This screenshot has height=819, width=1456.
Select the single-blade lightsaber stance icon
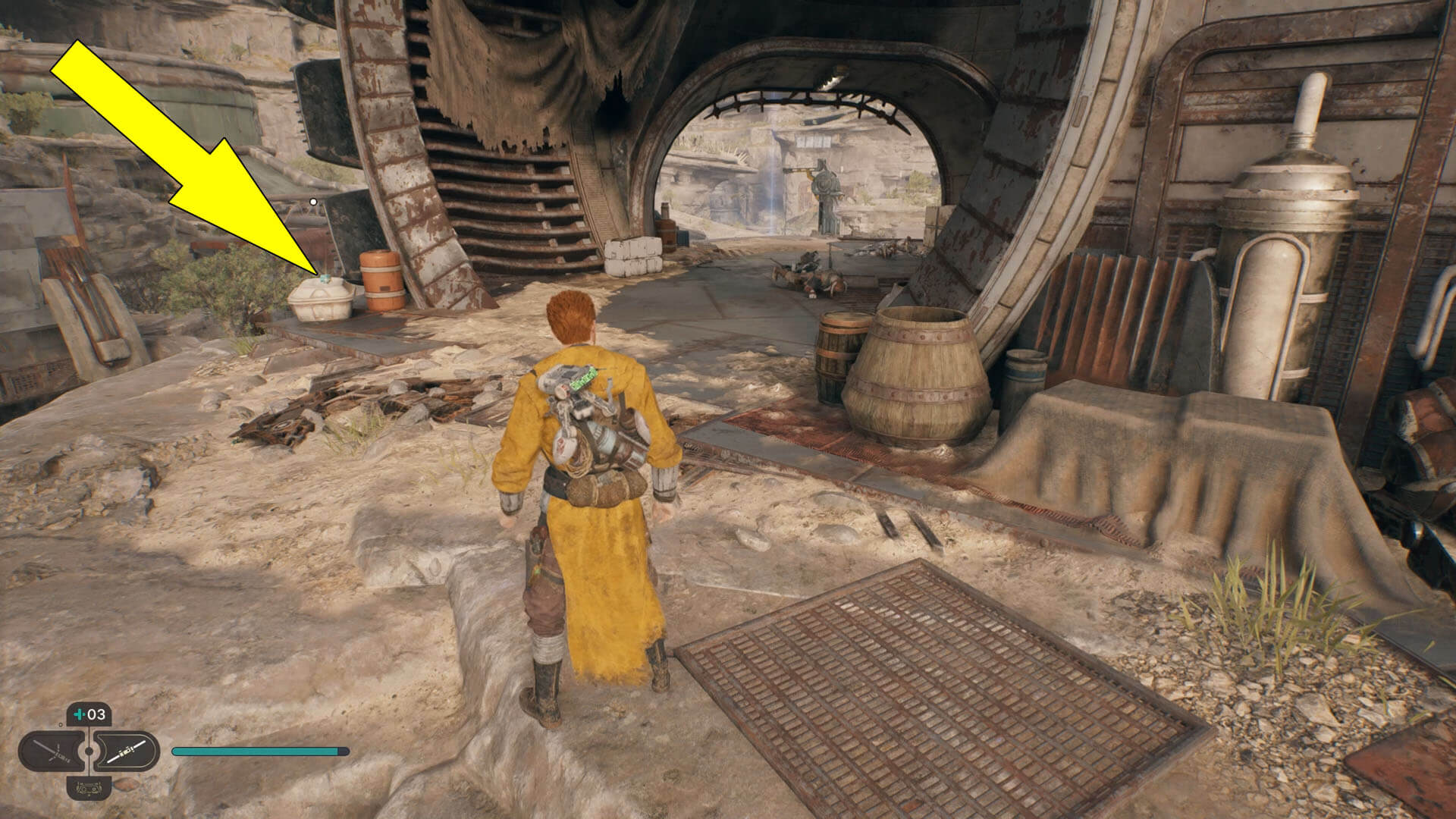tap(127, 751)
